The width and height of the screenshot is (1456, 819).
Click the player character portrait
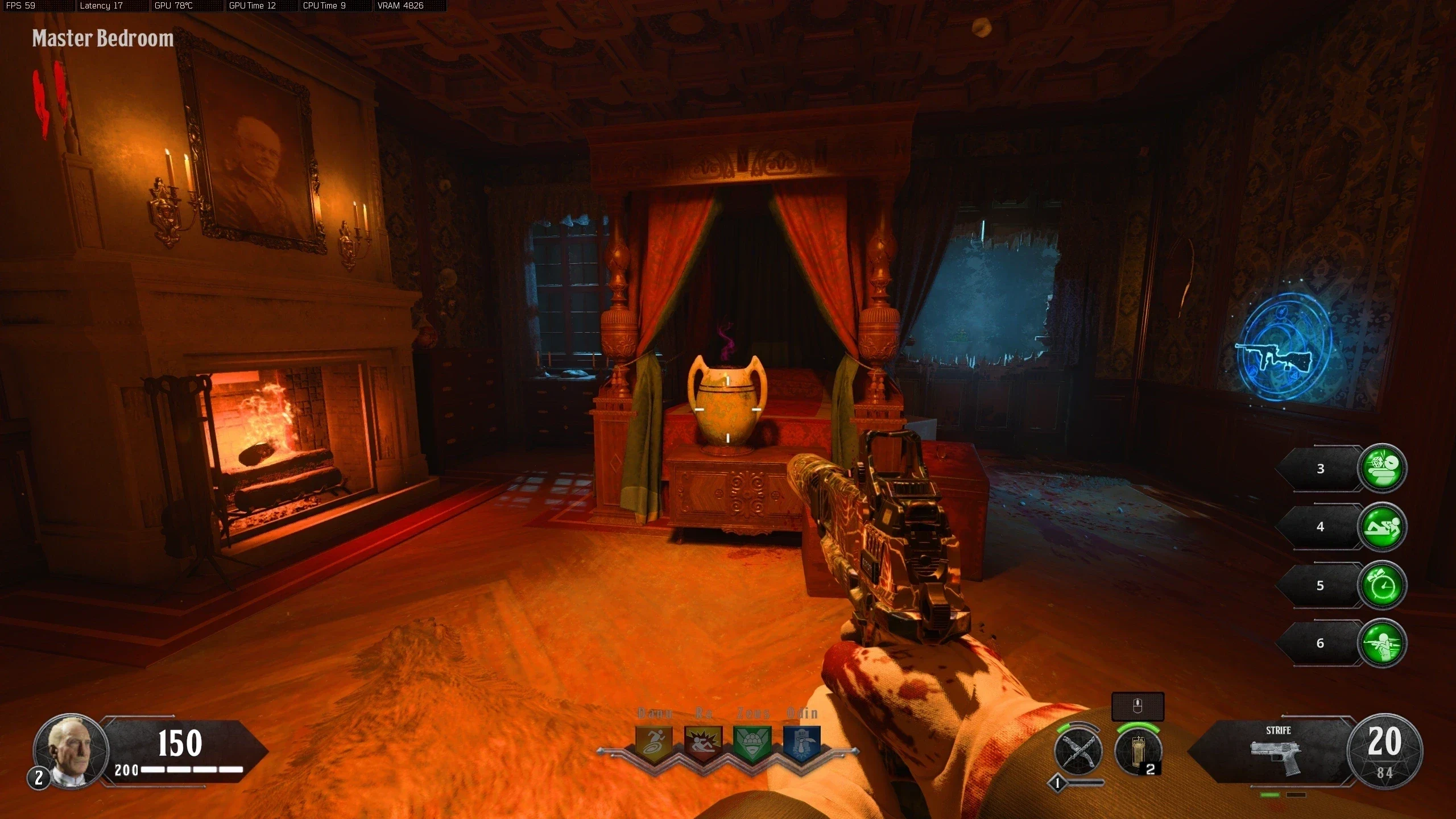71,751
